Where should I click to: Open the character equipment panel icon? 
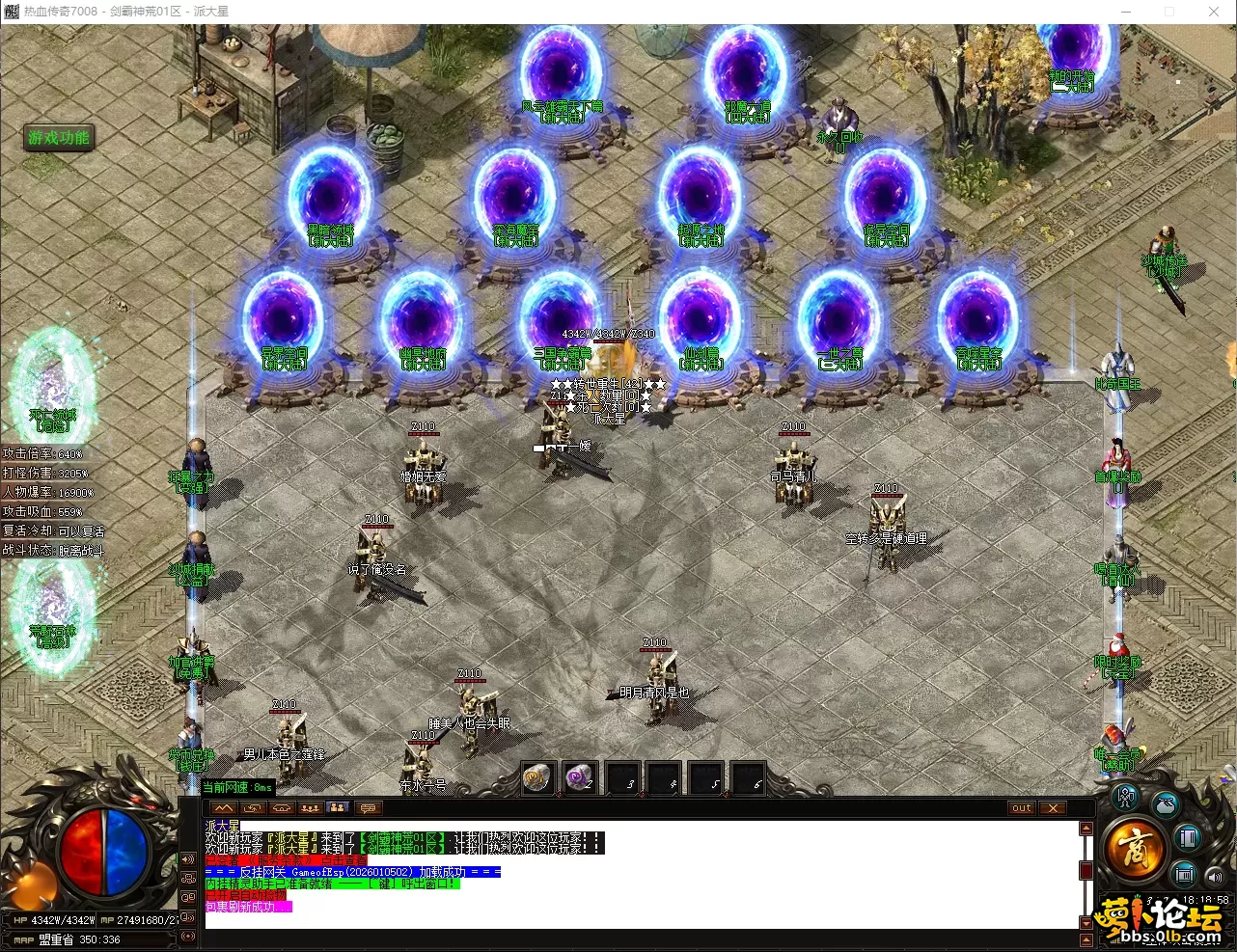coord(1124,798)
